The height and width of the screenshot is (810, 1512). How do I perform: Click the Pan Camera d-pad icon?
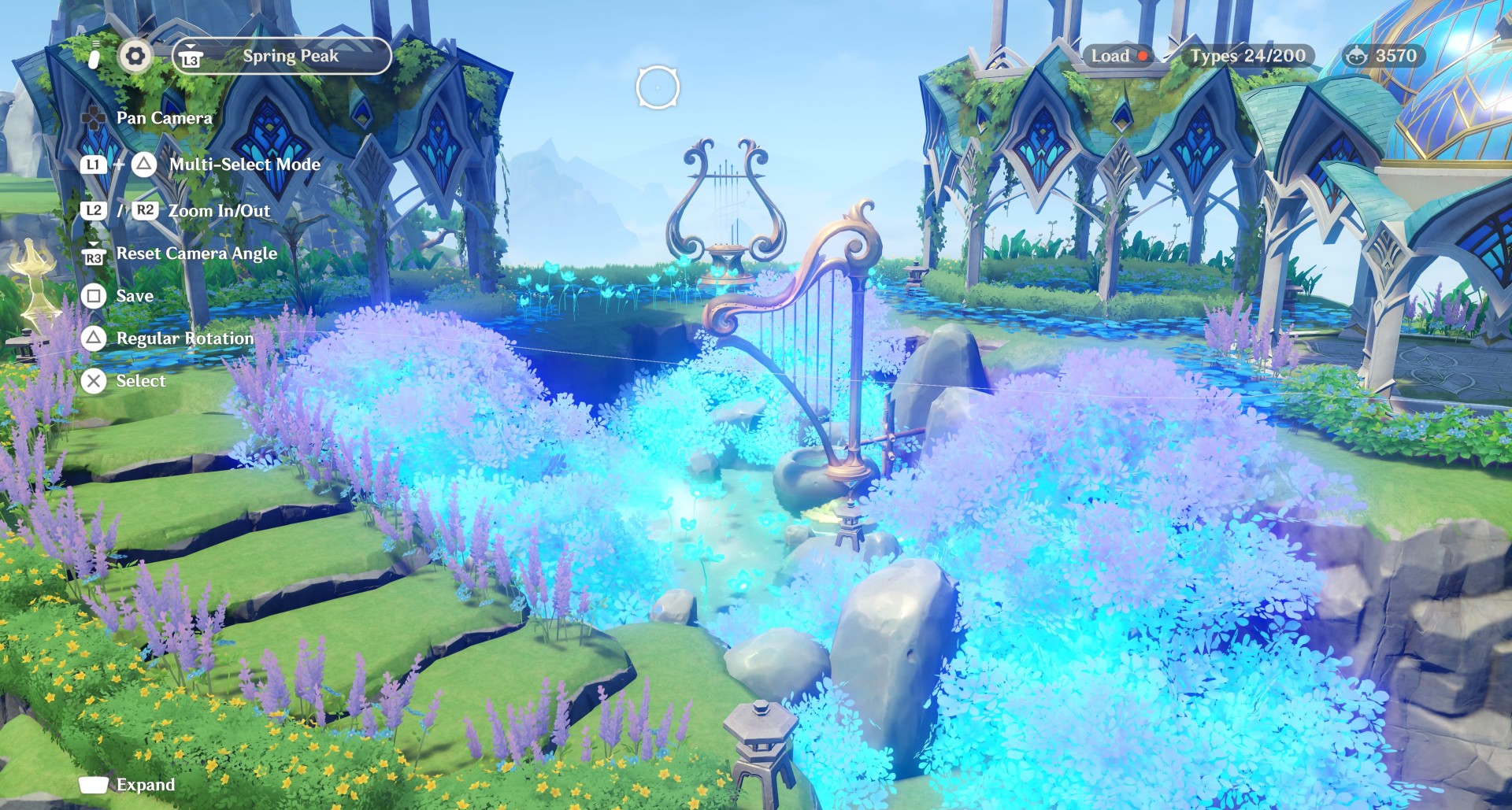click(94, 117)
